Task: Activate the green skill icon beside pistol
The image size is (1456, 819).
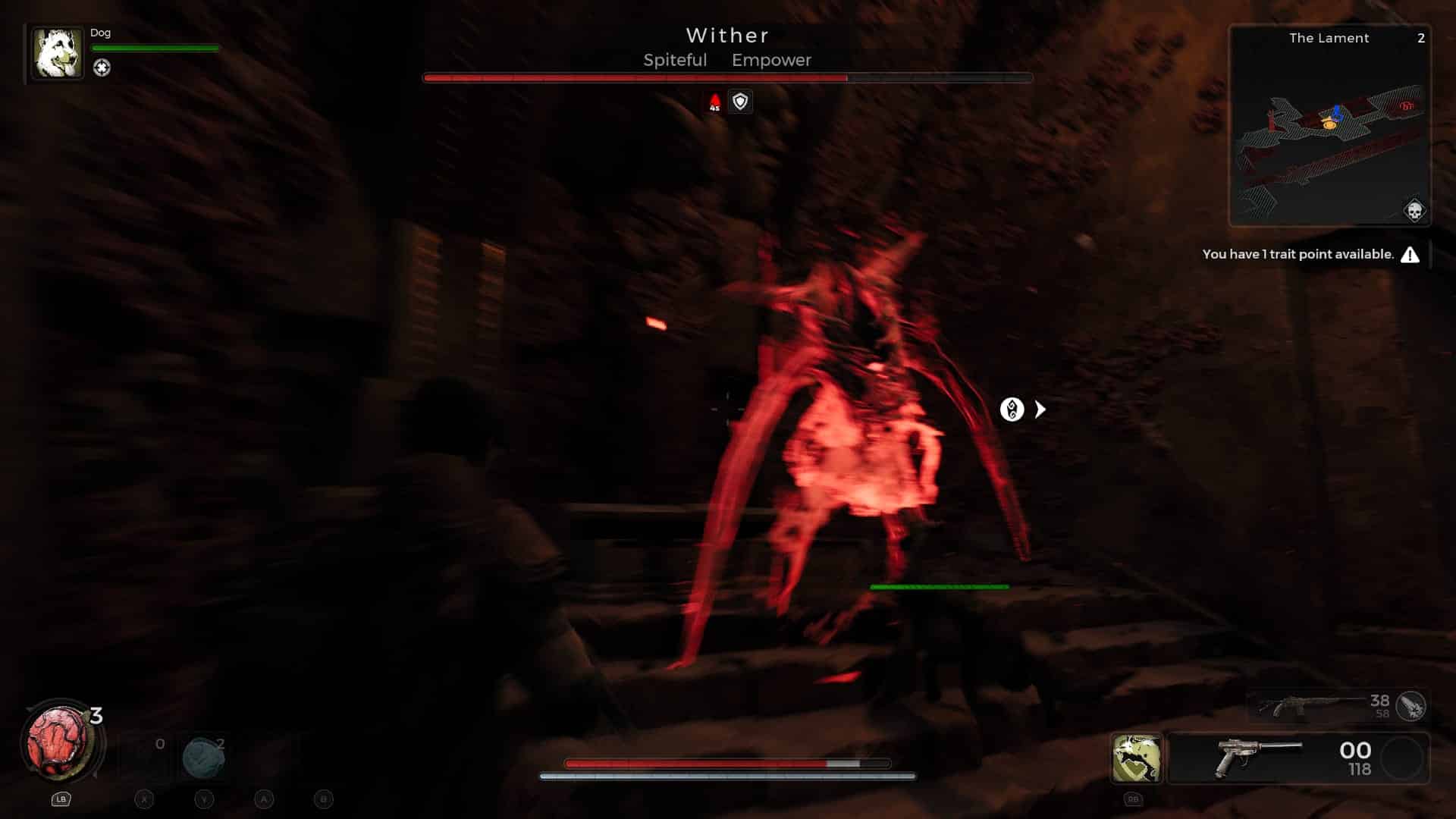Action: click(1136, 758)
